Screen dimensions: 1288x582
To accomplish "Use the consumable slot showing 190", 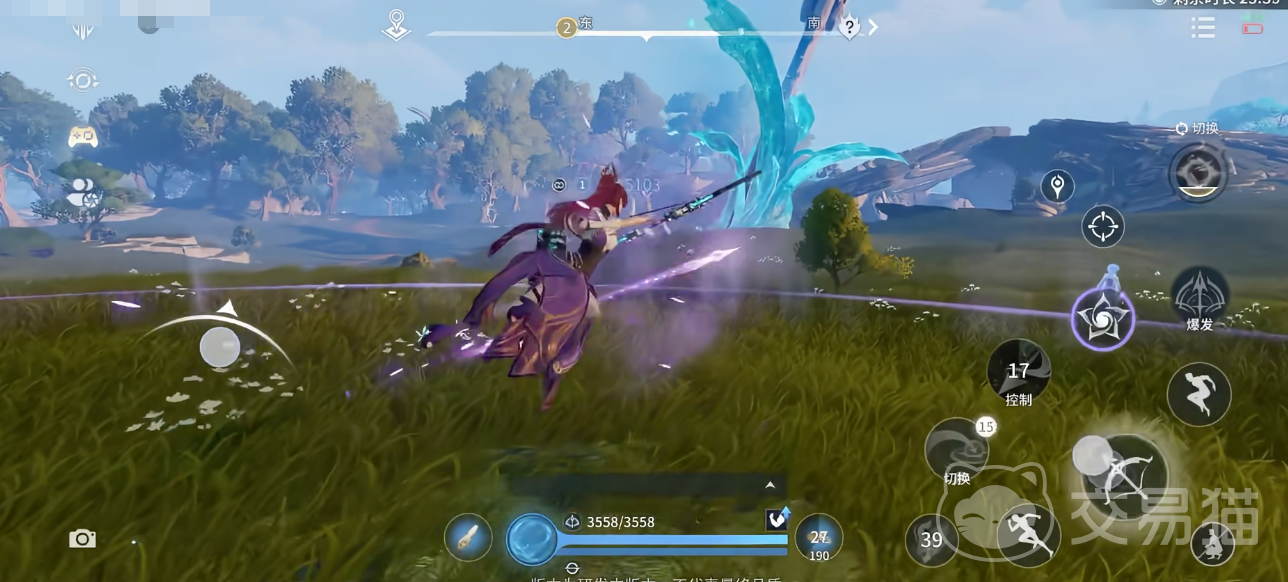I will coord(819,540).
